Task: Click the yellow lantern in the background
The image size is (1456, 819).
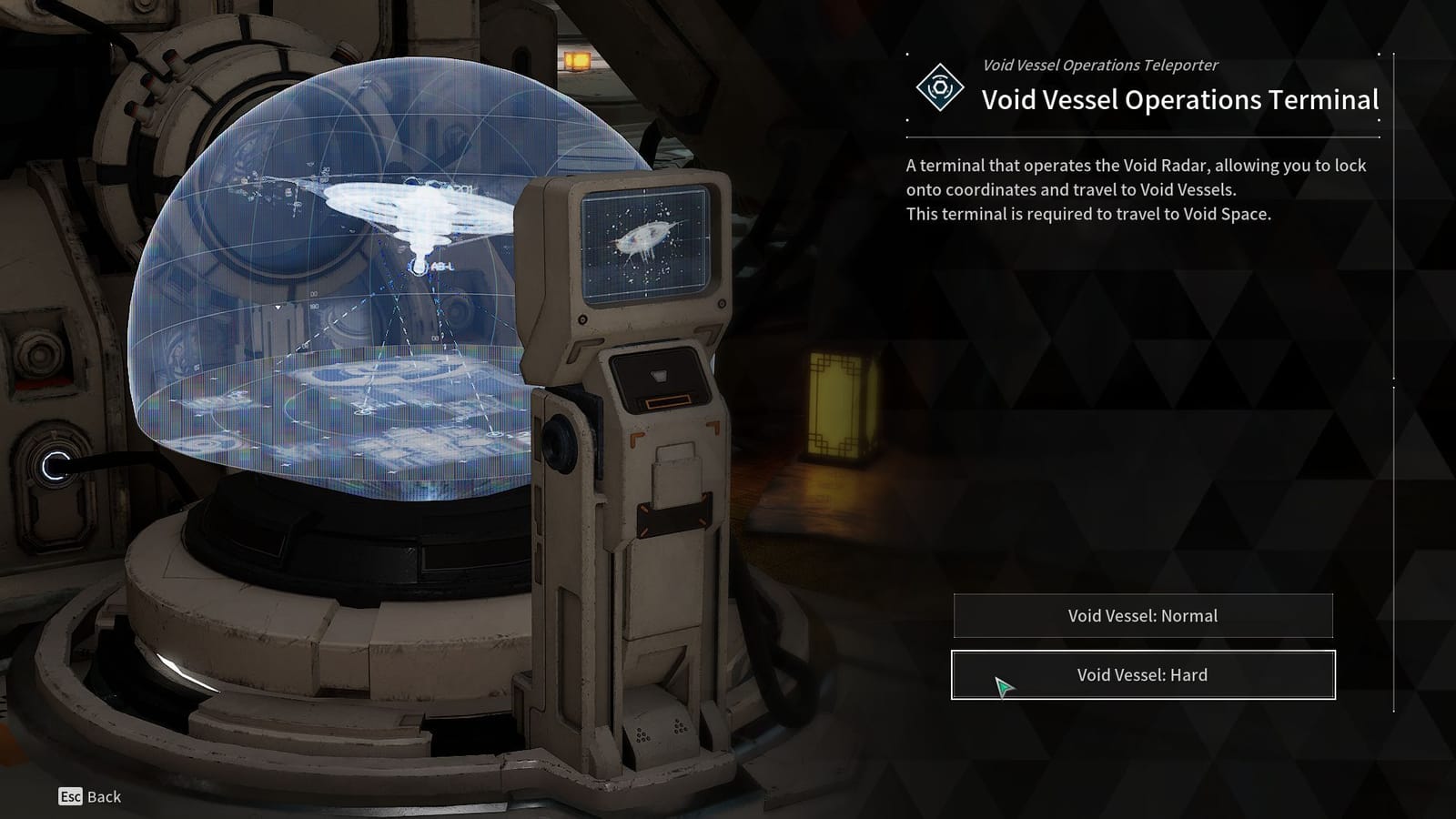Action: coord(838,409)
